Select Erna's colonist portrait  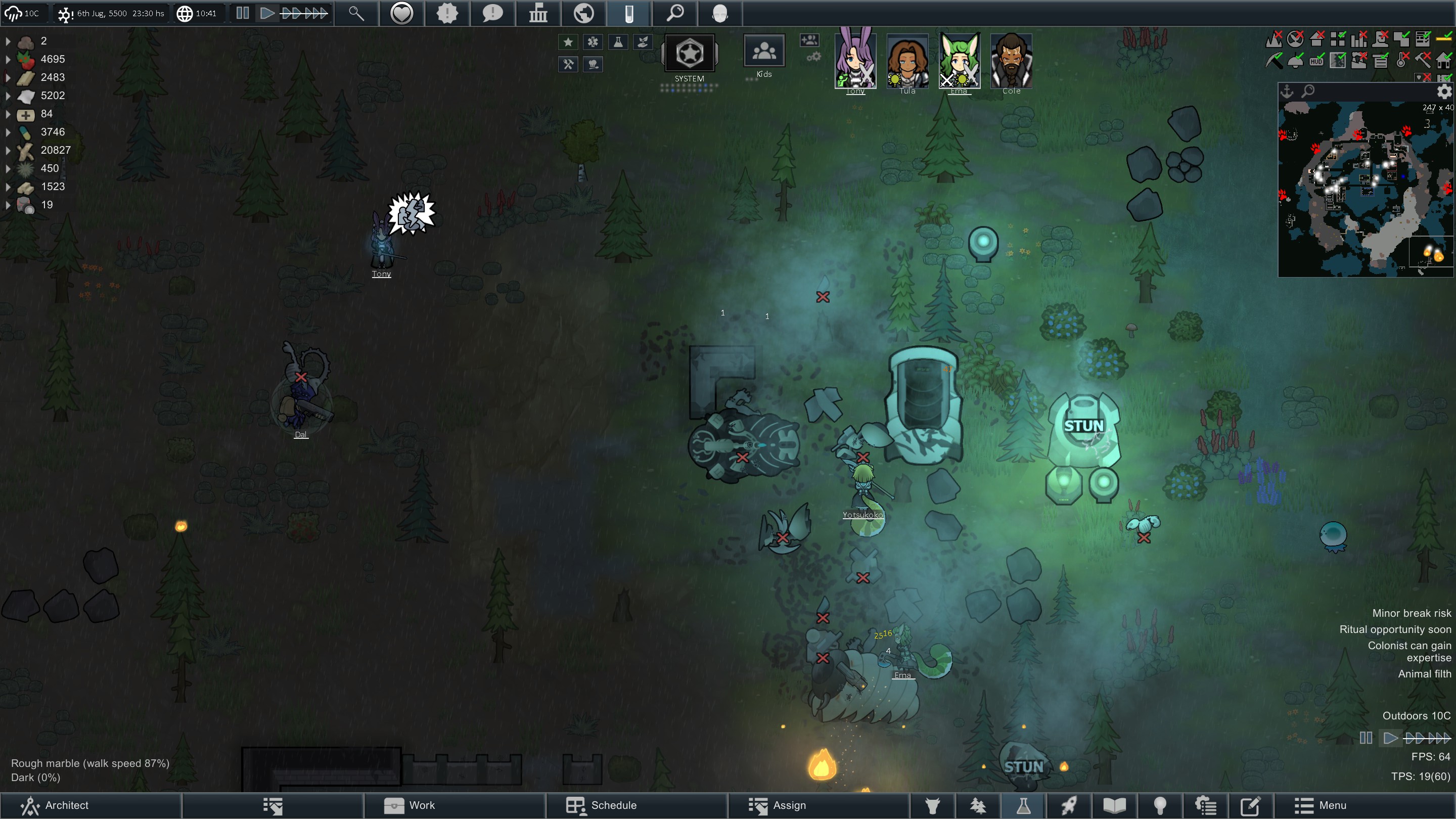pos(959,61)
